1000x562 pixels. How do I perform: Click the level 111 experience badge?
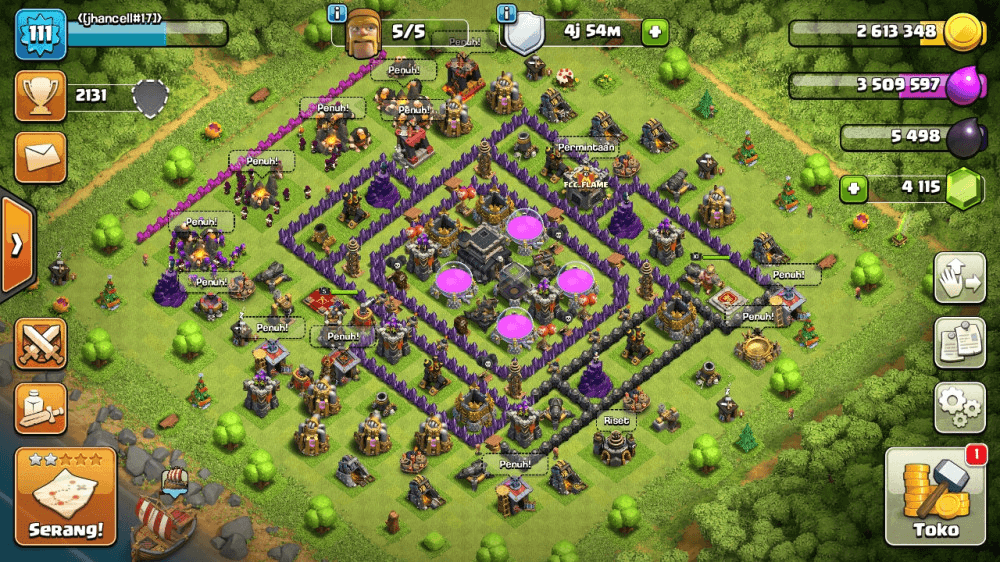coord(39,35)
